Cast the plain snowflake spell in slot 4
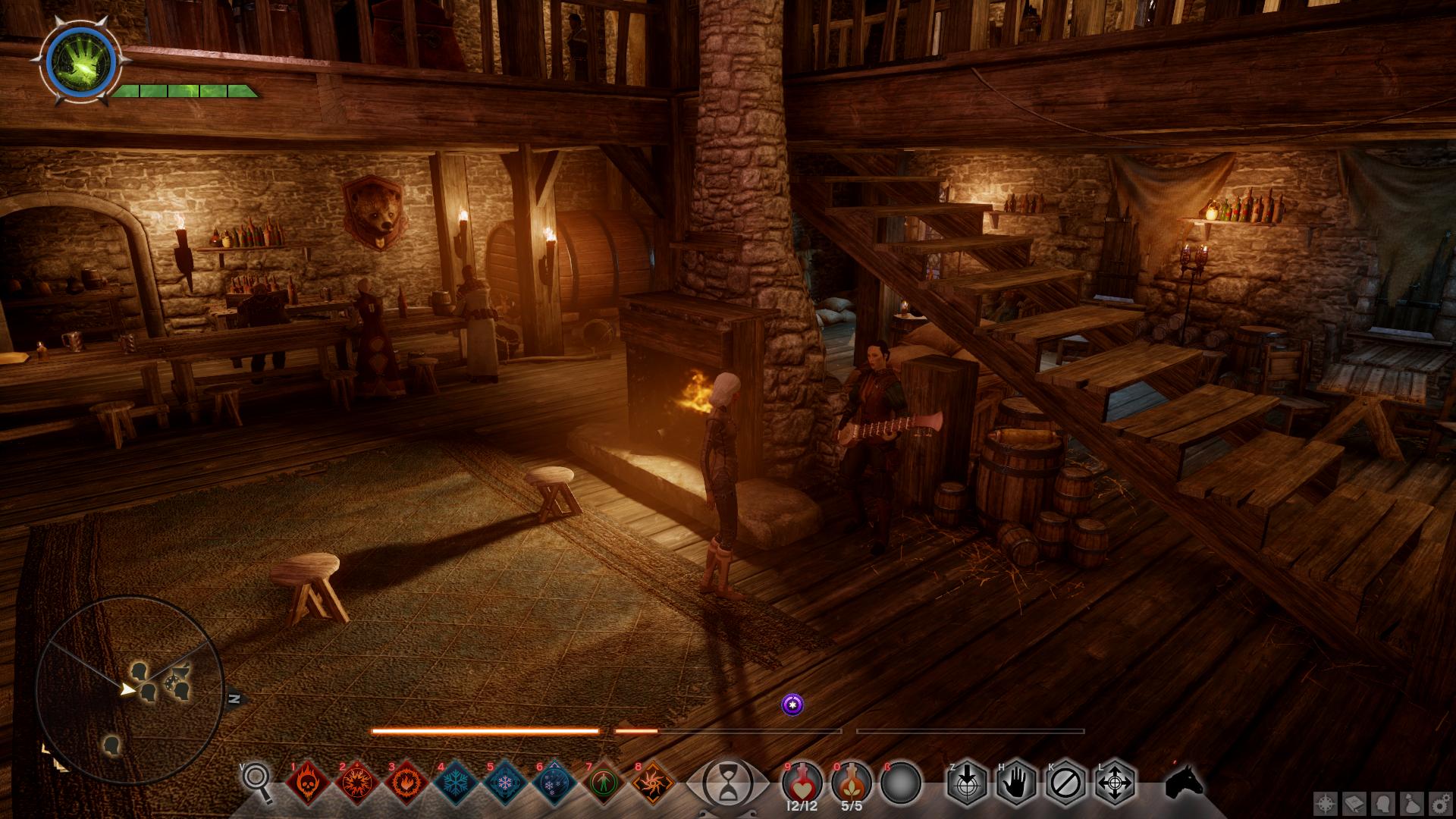1456x819 pixels. (457, 782)
